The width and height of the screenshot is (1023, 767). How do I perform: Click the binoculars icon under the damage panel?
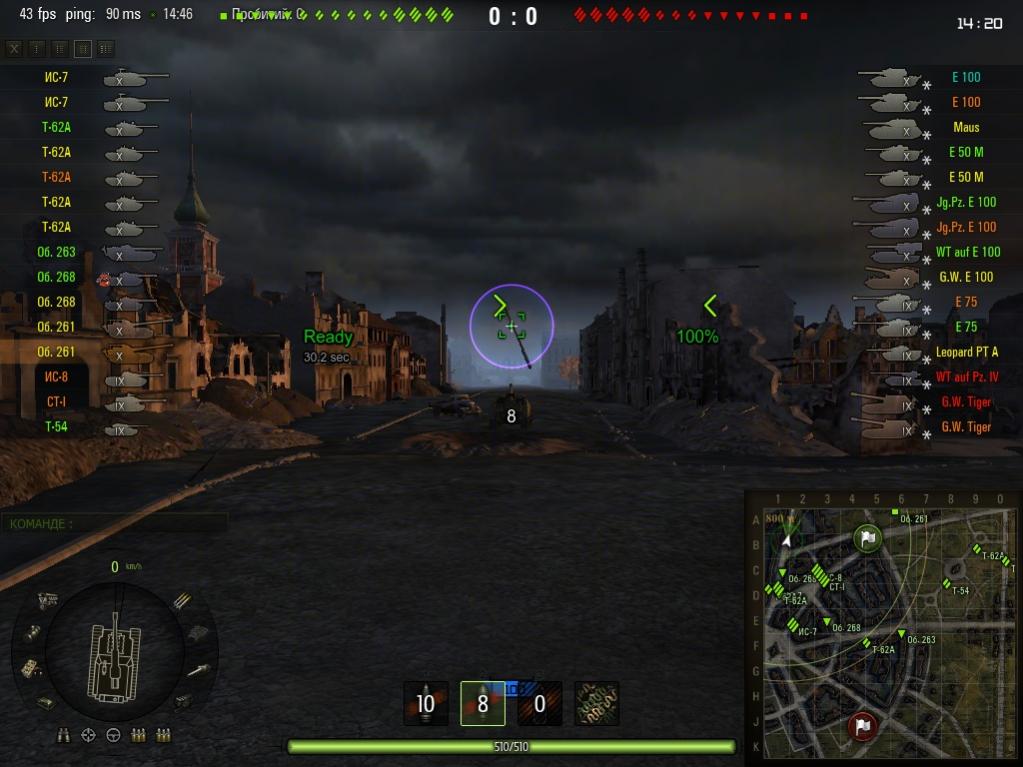coord(64,736)
